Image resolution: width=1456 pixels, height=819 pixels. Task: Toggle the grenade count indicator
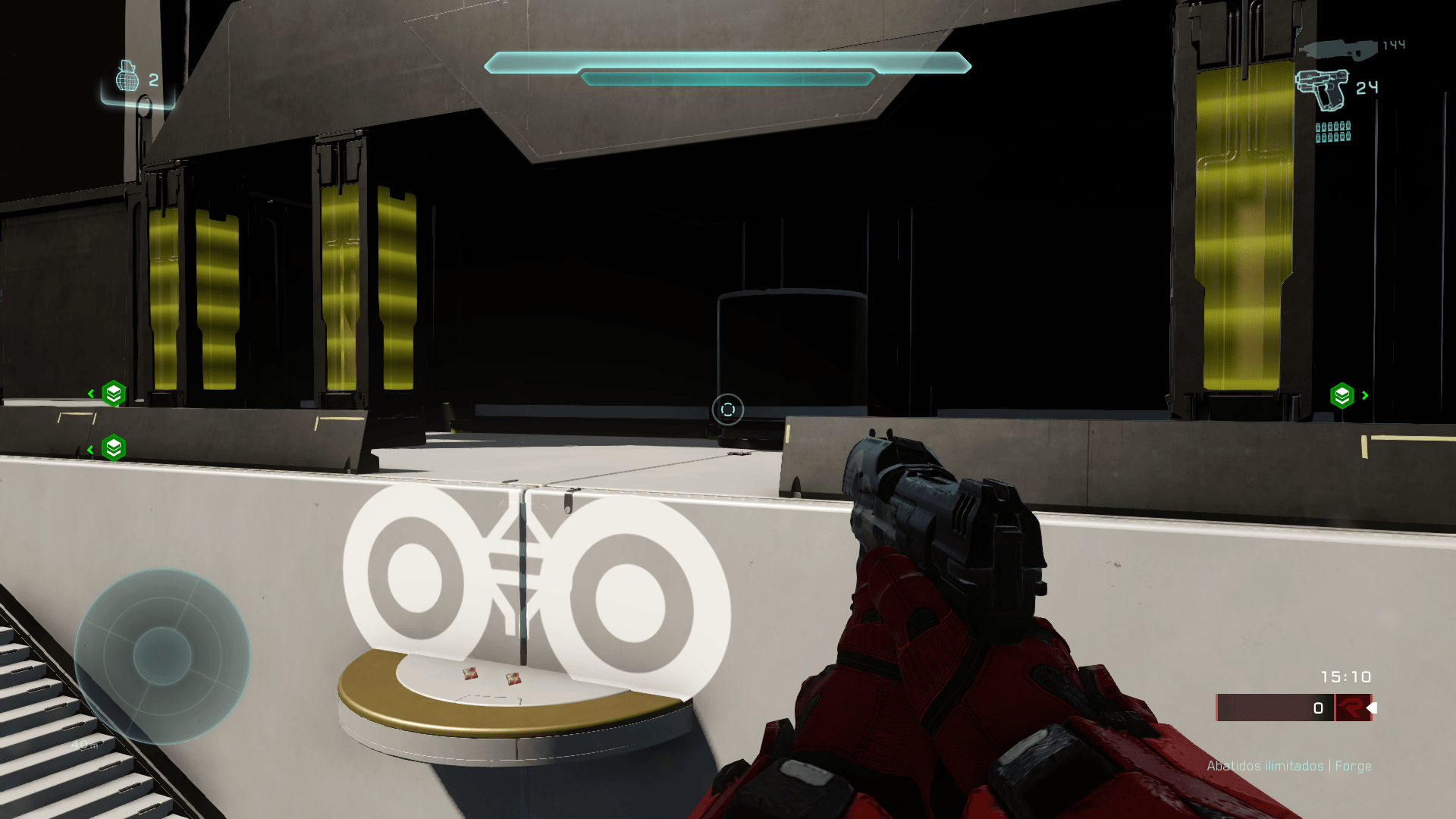pos(154,80)
